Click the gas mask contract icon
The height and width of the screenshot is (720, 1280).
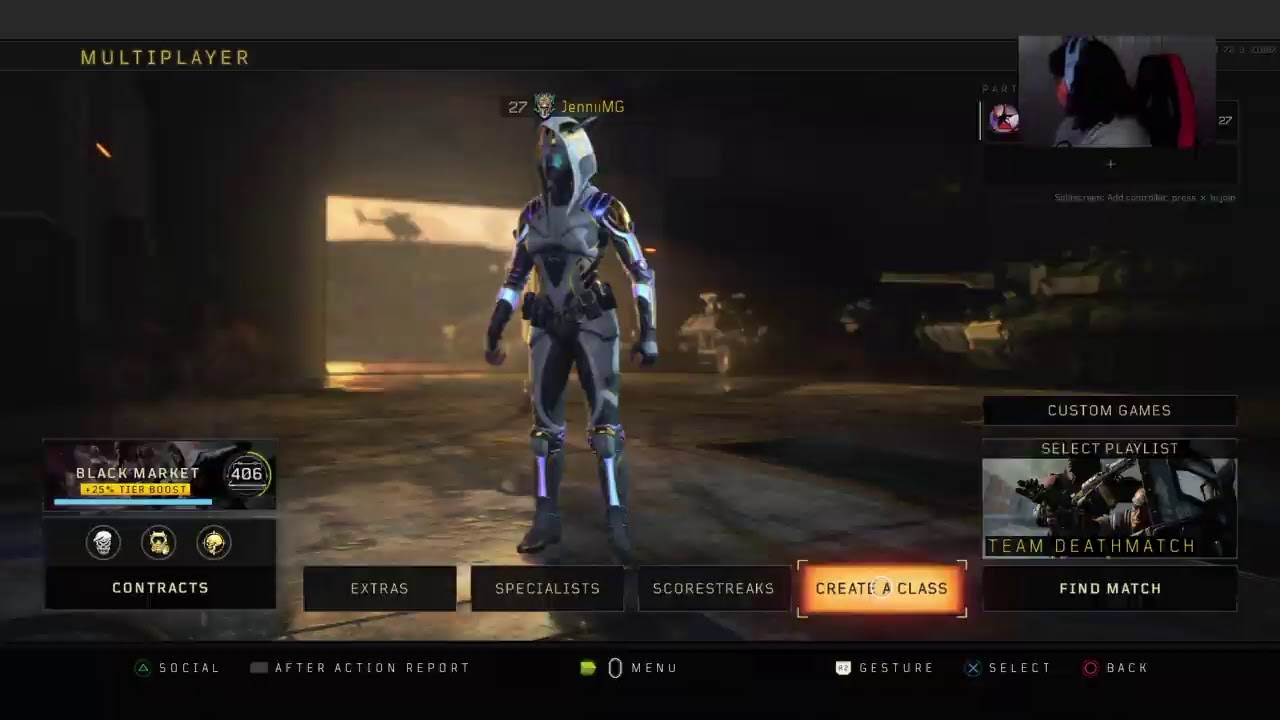click(158, 543)
